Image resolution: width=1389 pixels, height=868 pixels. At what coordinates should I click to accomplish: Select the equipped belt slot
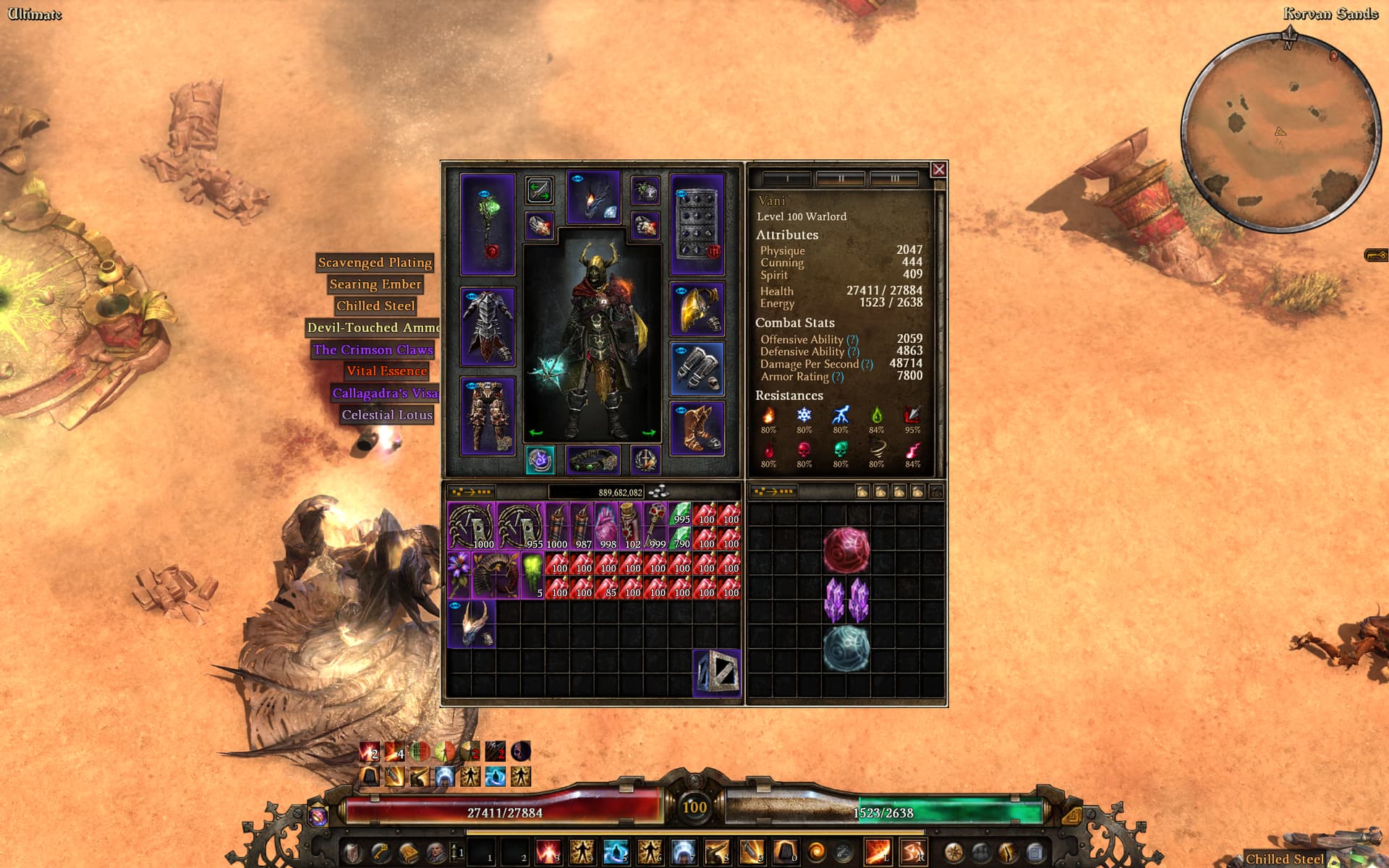click(592, 460)
